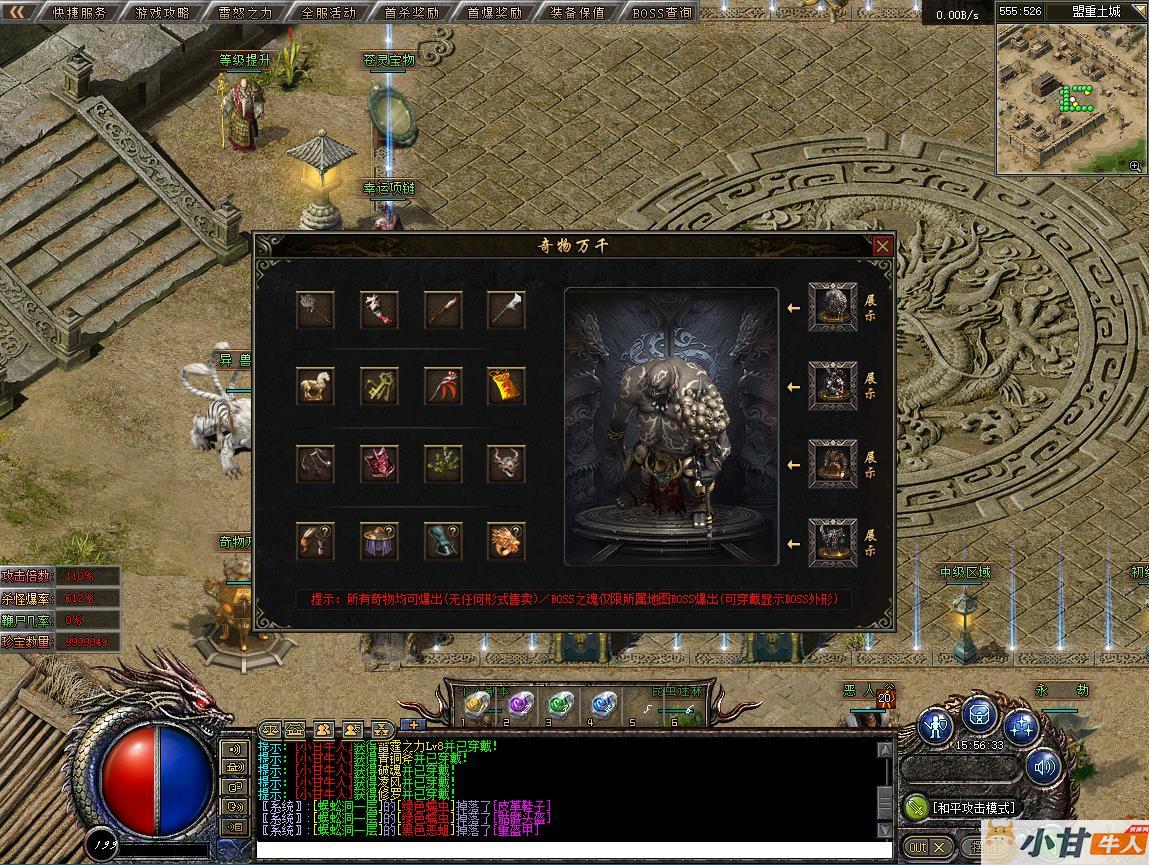Click the chat input field
This screenshot has width=1149, height=865.
(x=570, y=851)
